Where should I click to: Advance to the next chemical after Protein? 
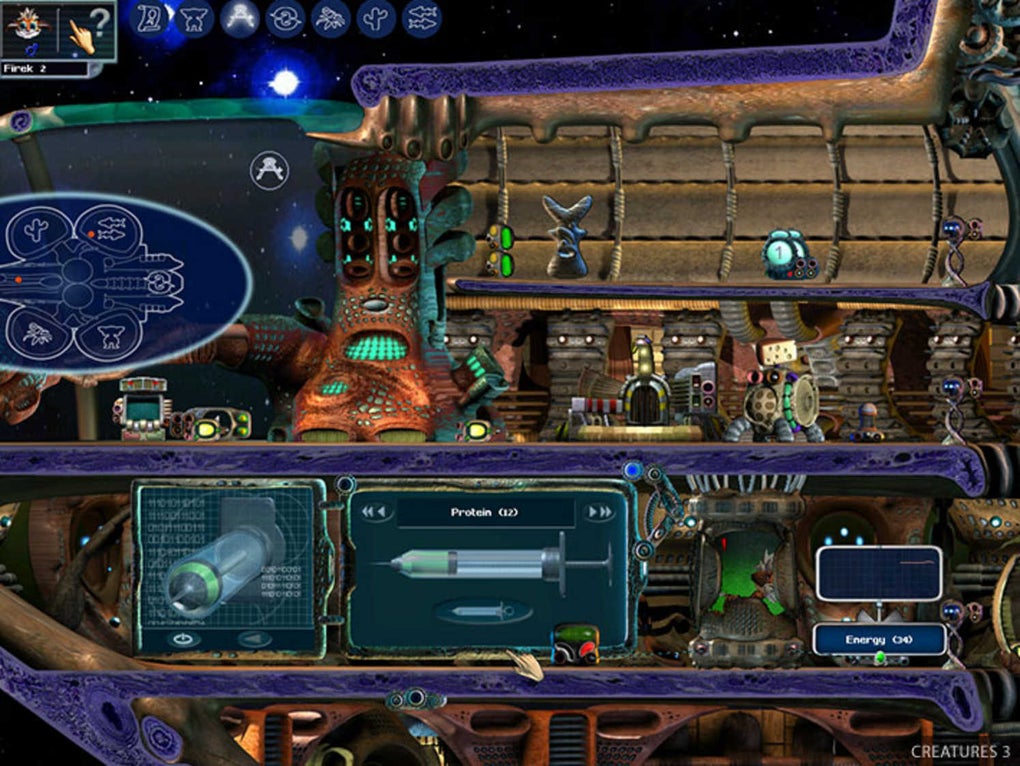[x=599, y=512]
